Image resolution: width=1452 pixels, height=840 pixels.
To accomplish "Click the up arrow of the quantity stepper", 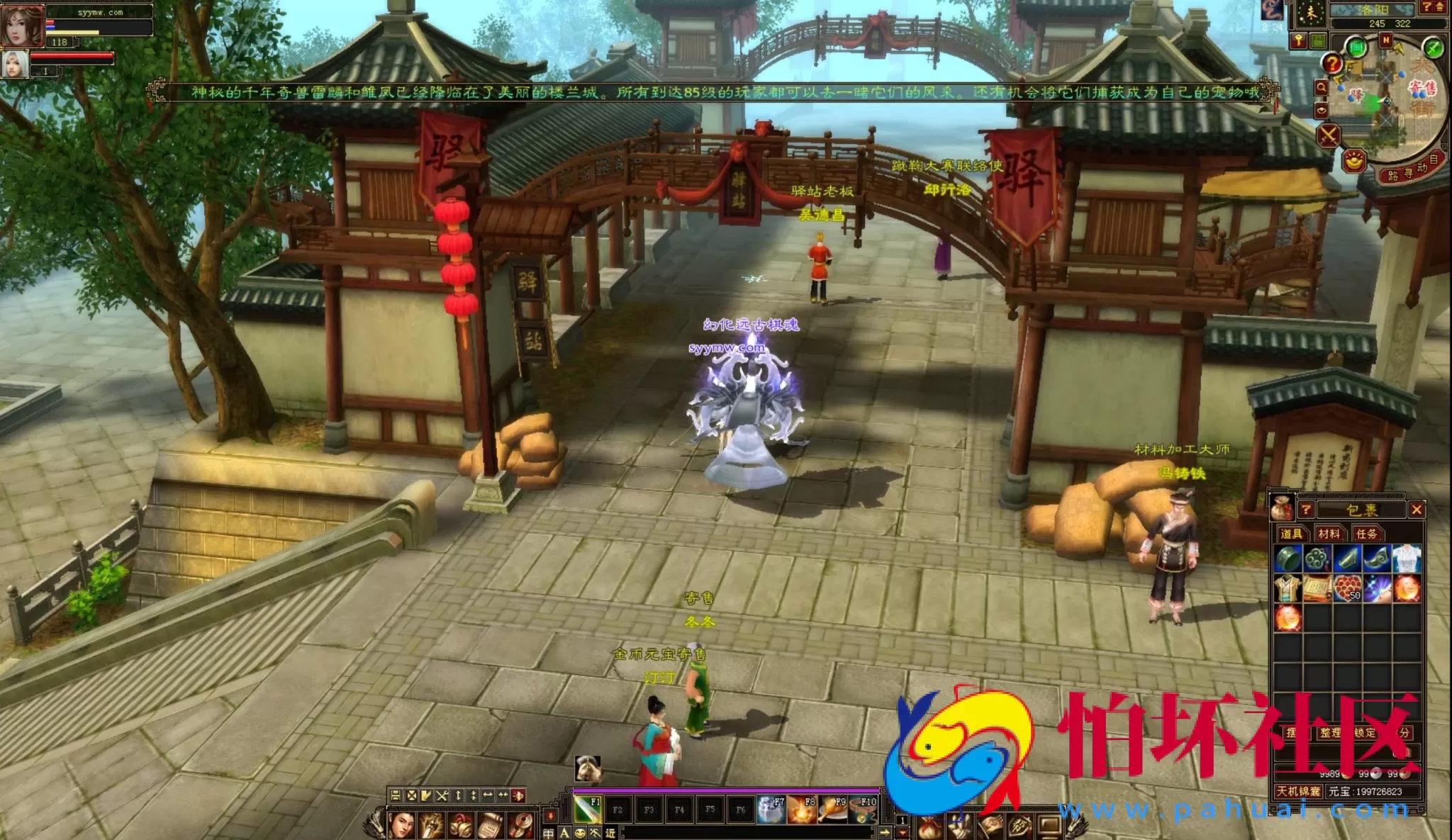I will (902, 819).
